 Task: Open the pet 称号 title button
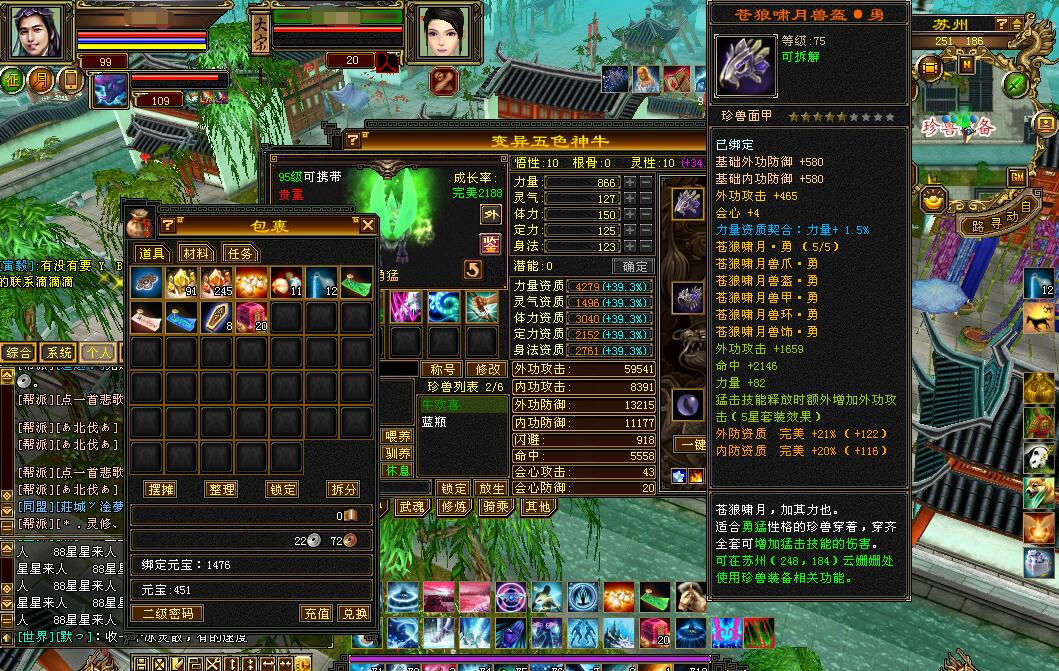(442, 369)
